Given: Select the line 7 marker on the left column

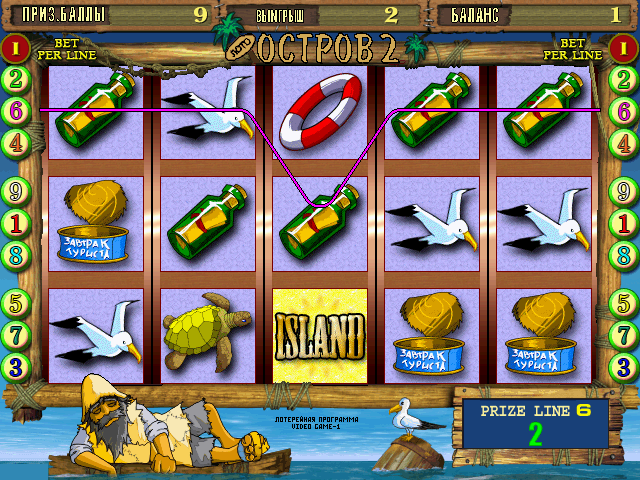Looking at the screenshot, I should (16, 333).
